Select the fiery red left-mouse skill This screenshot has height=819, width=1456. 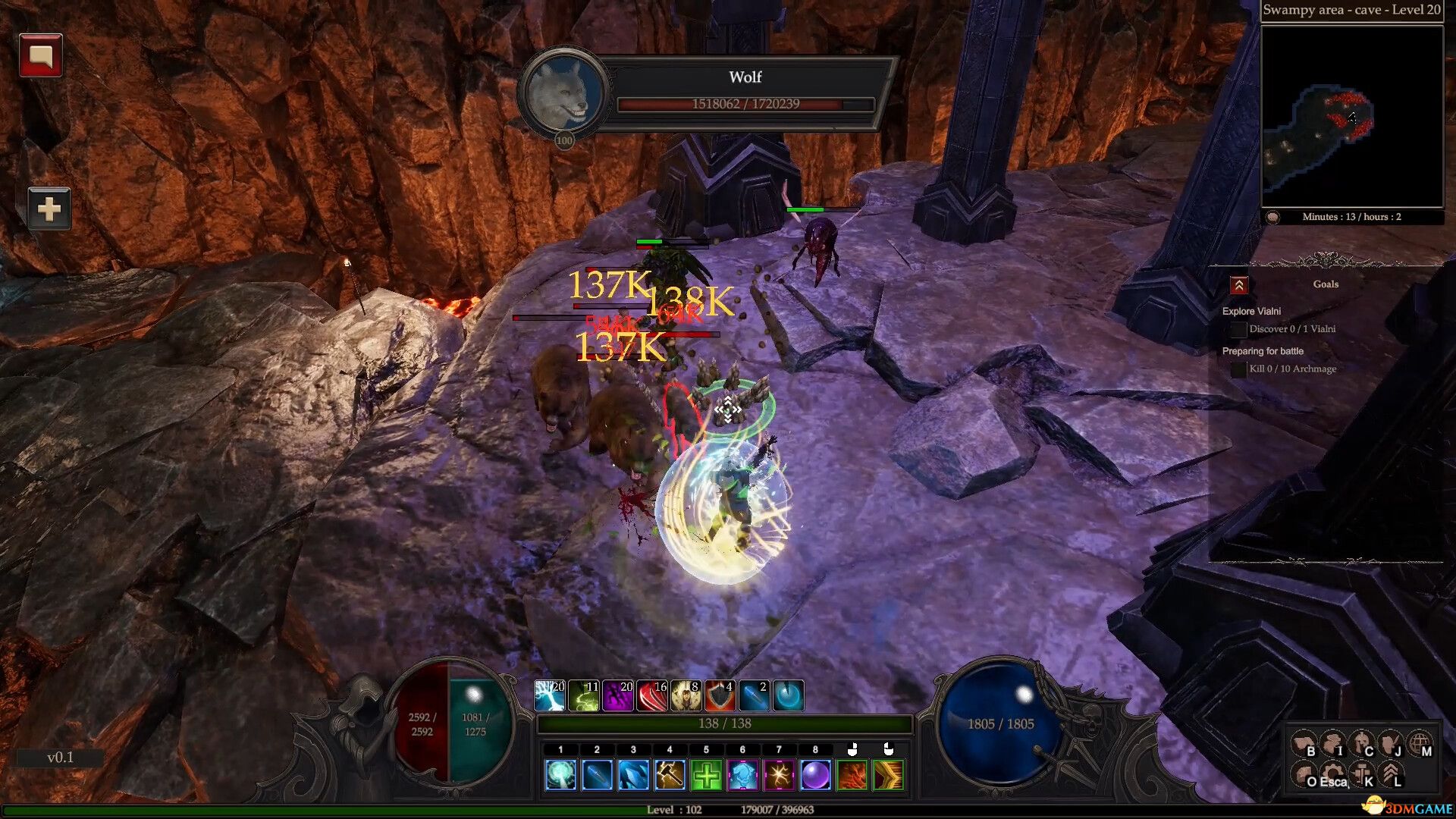pyautogui.click(x=852, y=776)
